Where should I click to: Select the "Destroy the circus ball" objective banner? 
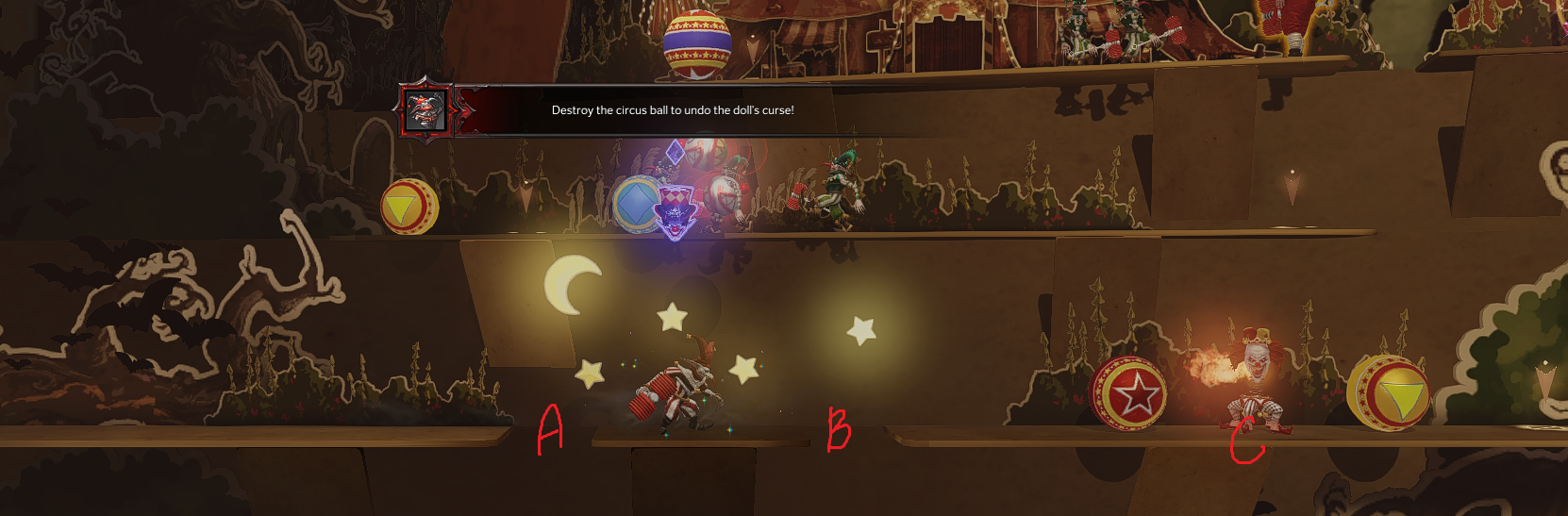point(672,110)
